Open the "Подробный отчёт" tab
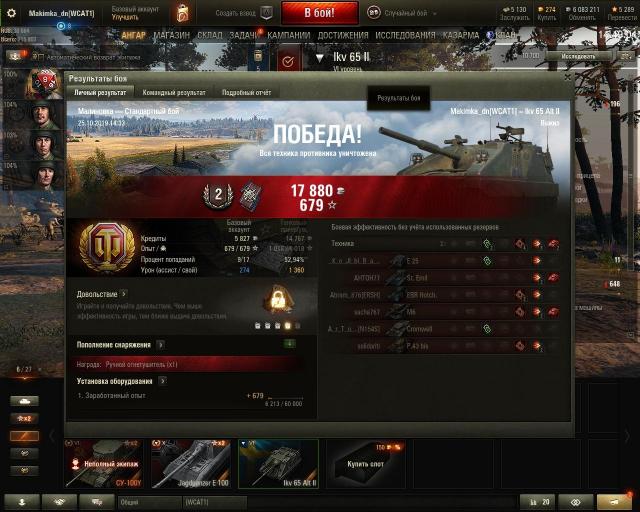The height and width of the screenshot is (512, 640). click(247, 92)
